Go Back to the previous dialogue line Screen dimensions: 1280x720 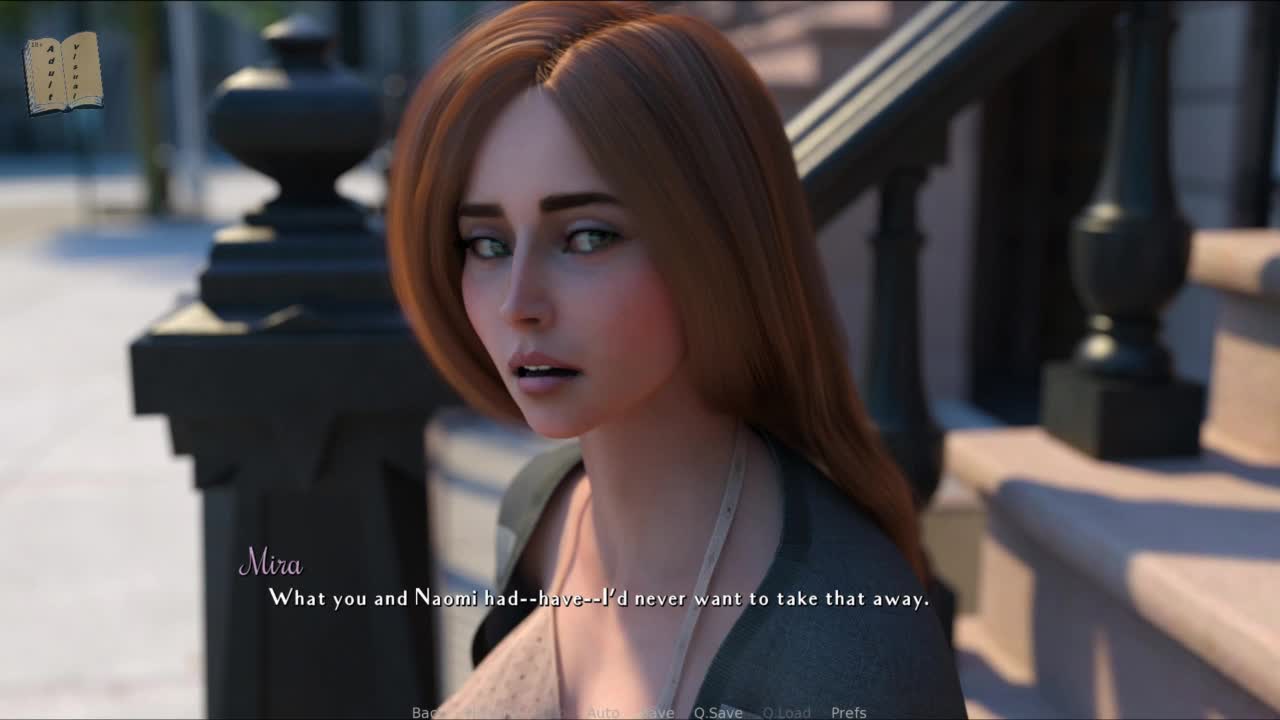tap(426, 712)
